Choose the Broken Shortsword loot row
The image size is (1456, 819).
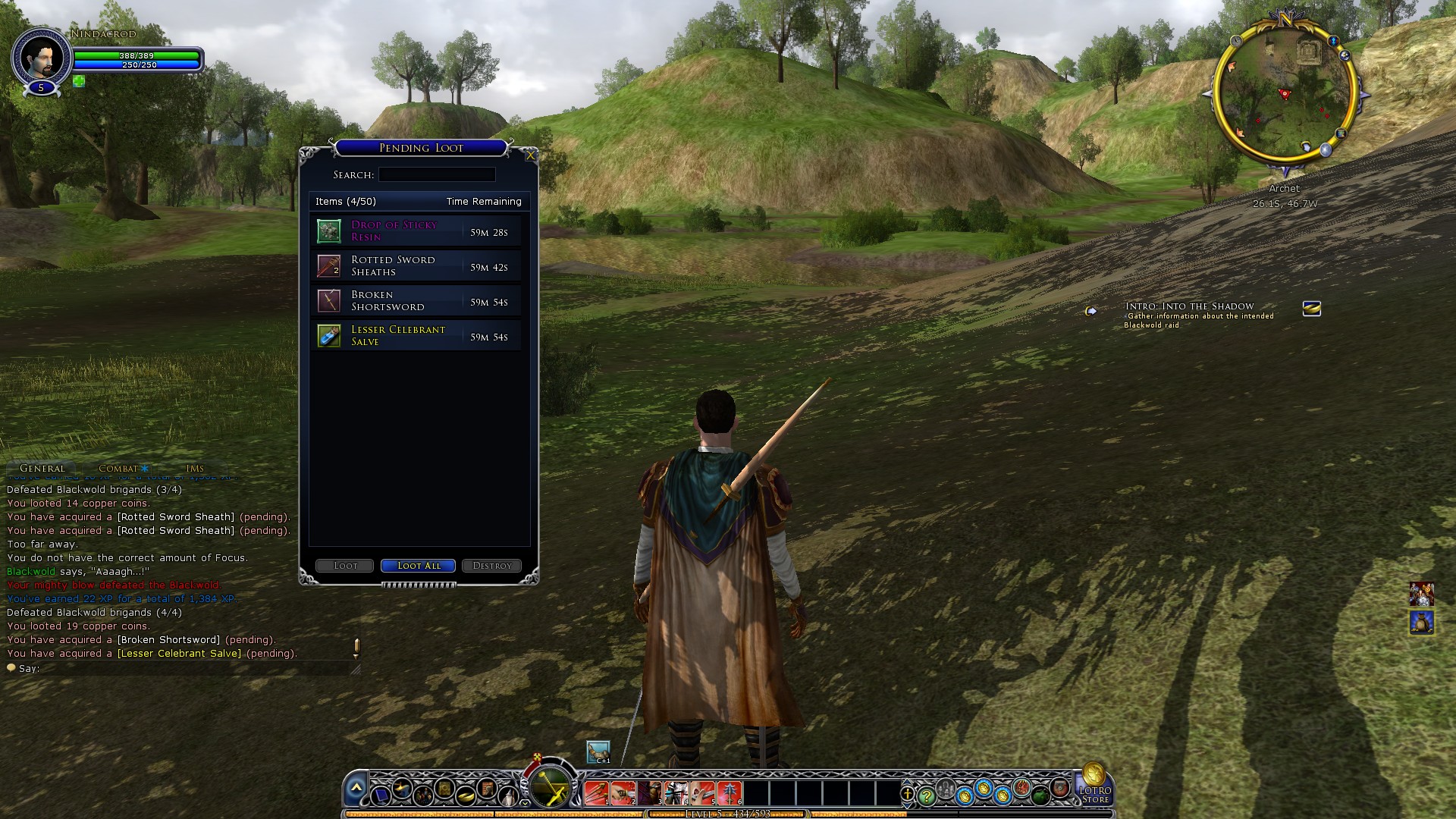click(416, 301)
